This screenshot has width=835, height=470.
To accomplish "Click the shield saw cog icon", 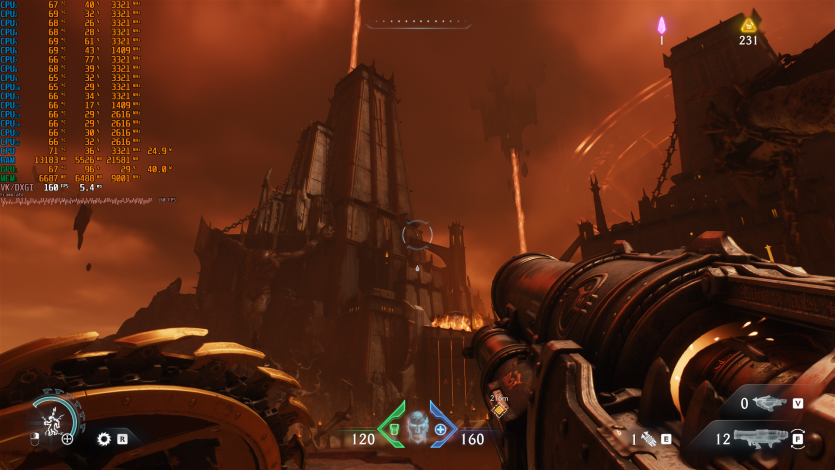I will (x=103, y=438).
